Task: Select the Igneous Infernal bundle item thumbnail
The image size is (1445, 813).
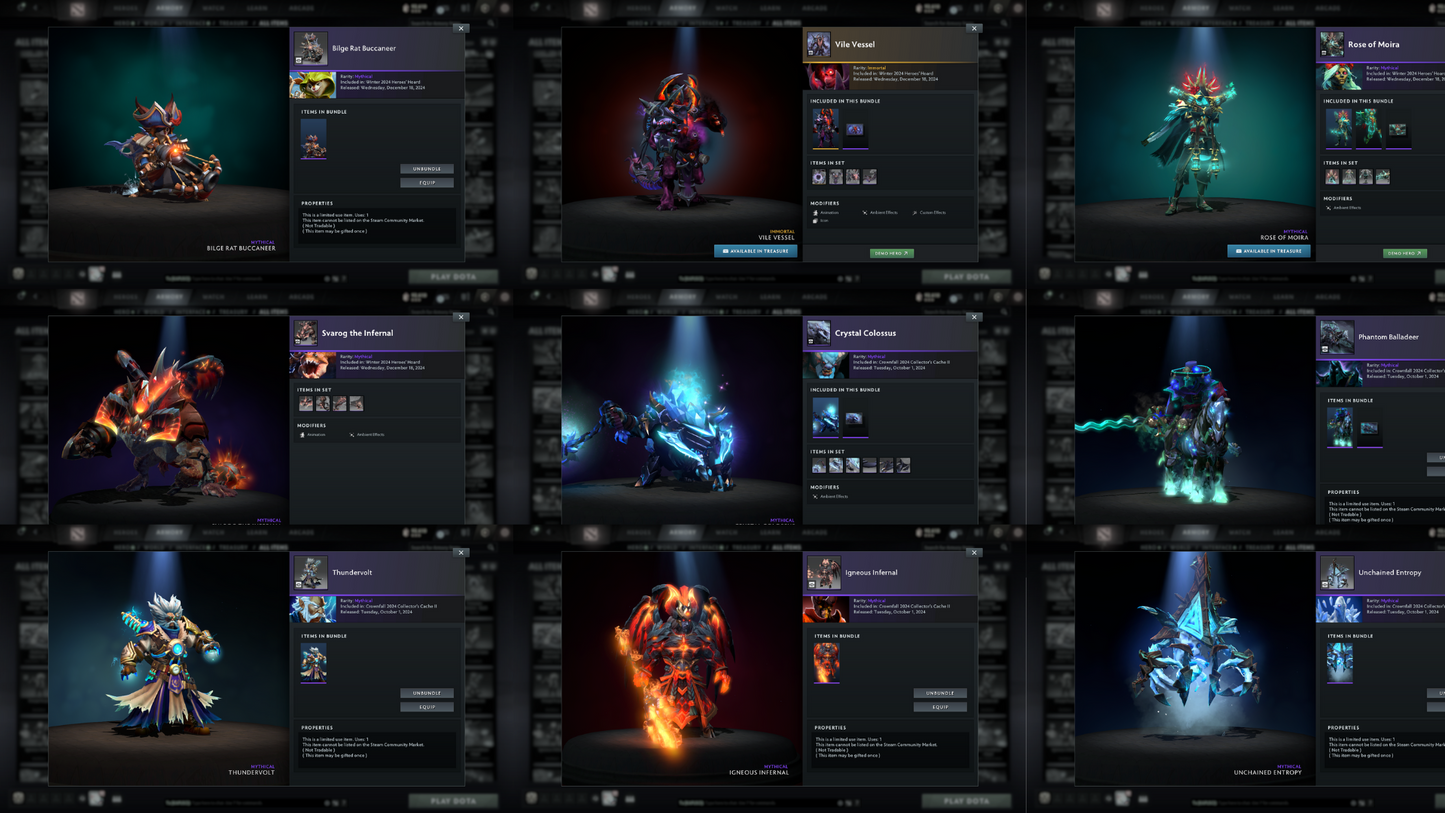Action: (x=826, y=663)
